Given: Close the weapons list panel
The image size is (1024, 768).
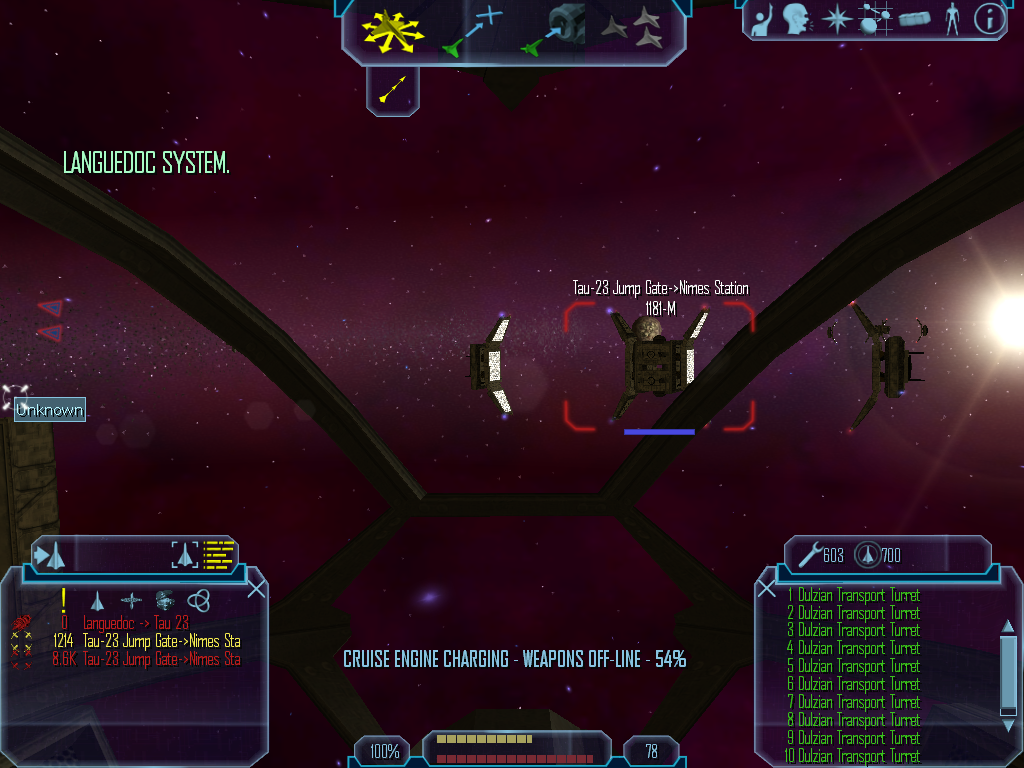Looking at the screenshot, I should coord(767,589).
